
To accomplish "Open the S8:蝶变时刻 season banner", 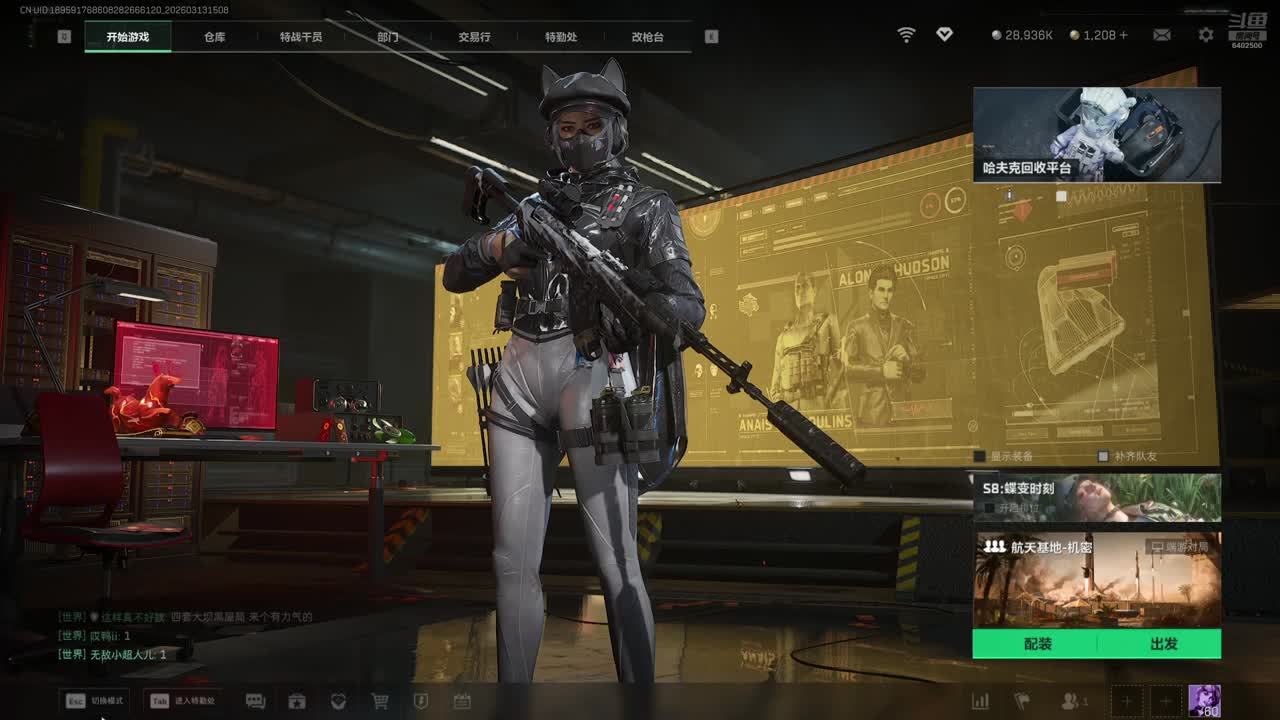I will (x=1096, y=497).
